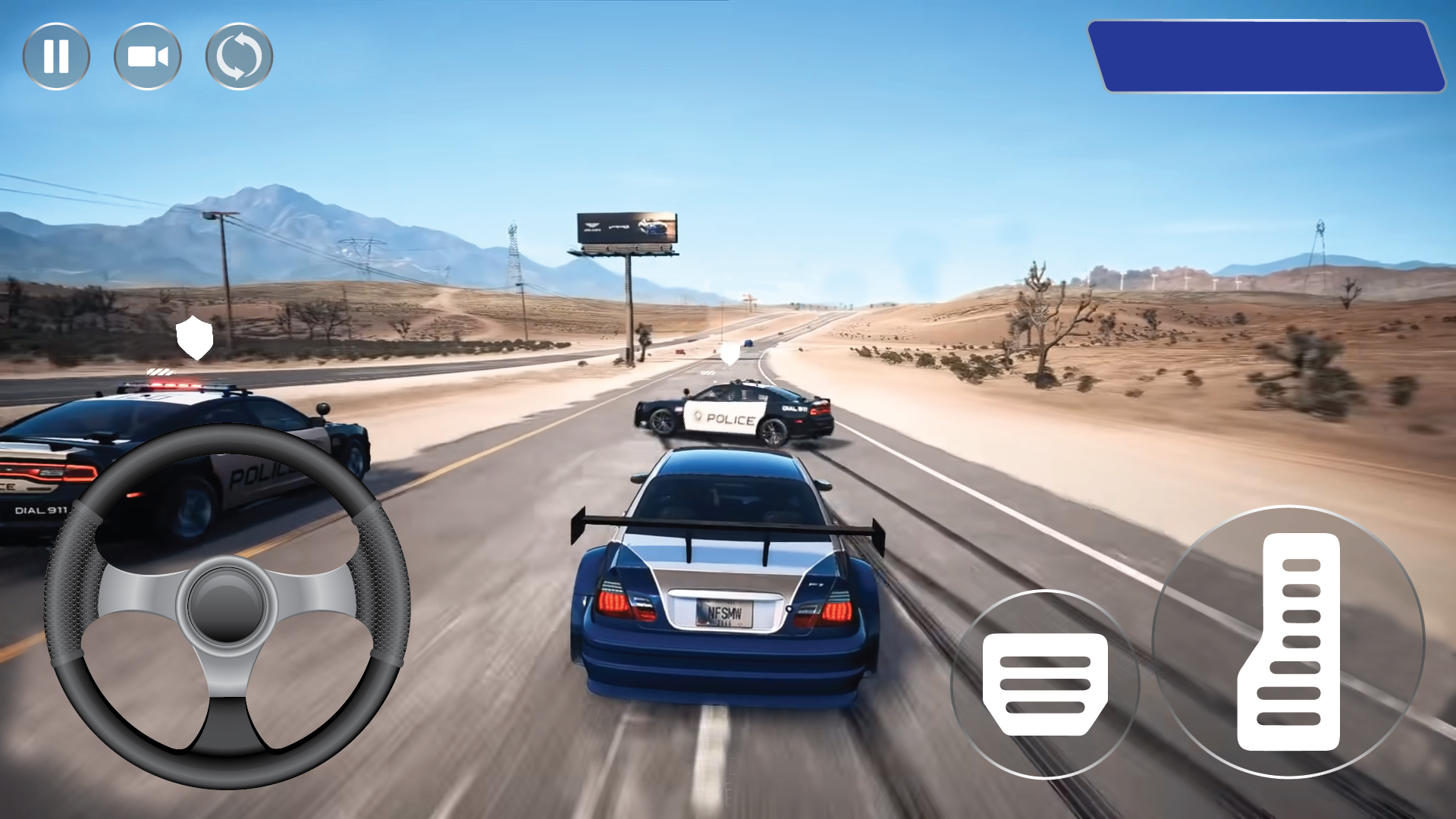1456x819 pixels.
Task: Reset the car using the circular arrows icon
Action: tap(239, 55)
